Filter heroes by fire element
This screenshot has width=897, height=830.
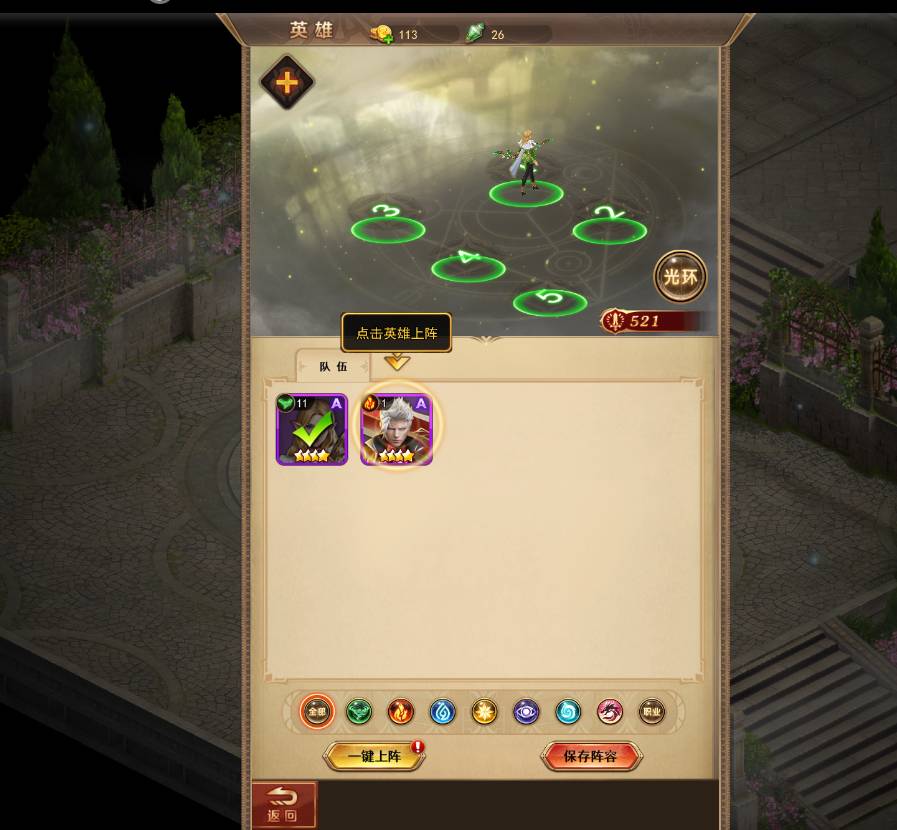click(401, 712)
